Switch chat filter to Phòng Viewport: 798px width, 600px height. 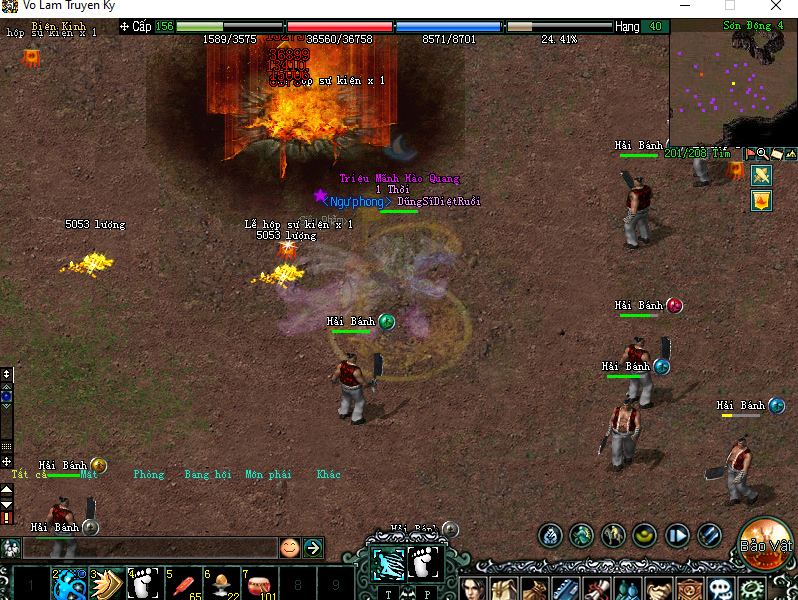coord(148,474)
